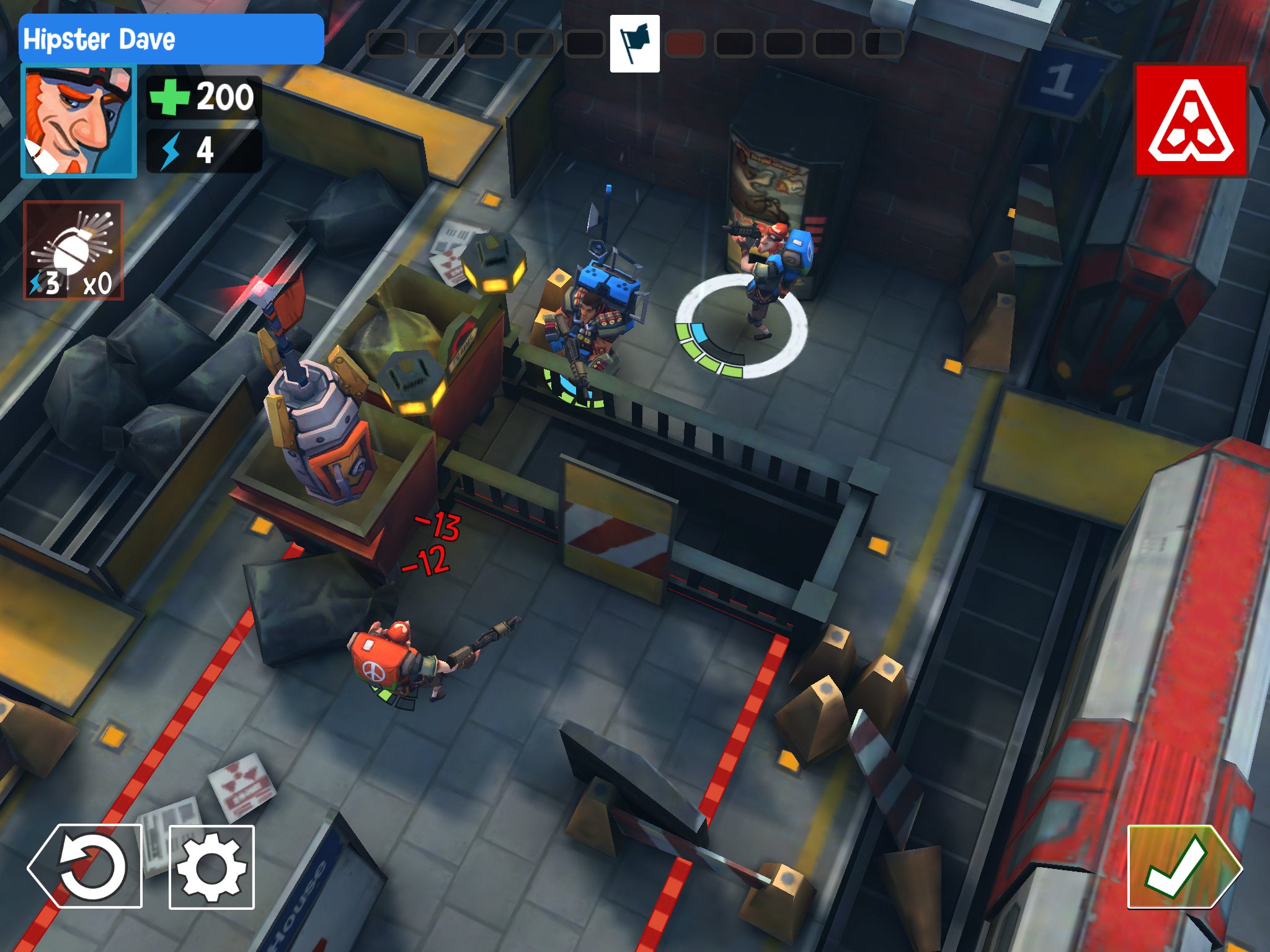Open settings with the gear button
The height and width of the screenshot is (952, 1270).
pyautogui.click(x=212, y=867)
